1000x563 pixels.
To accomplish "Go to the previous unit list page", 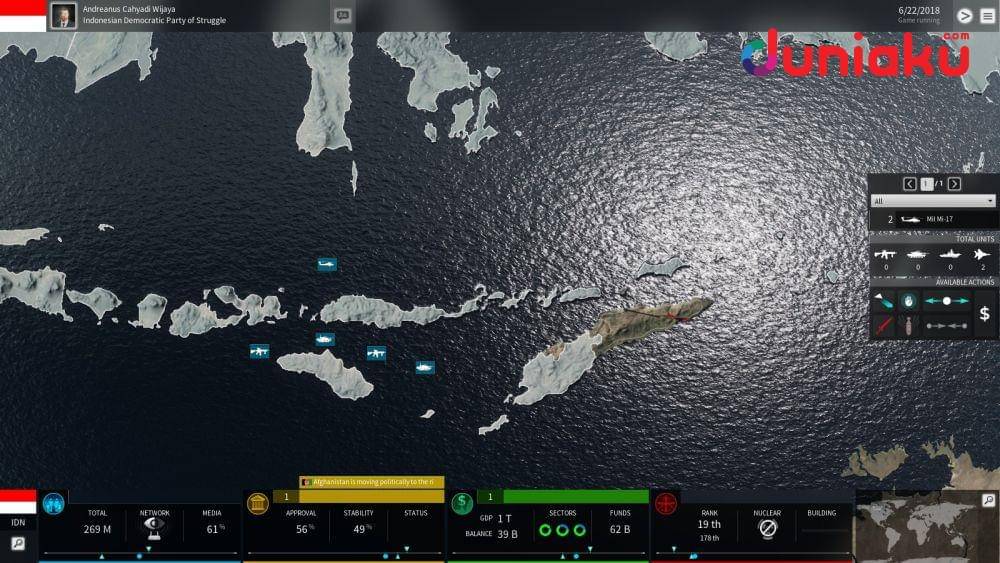I will tap(909, 184).
